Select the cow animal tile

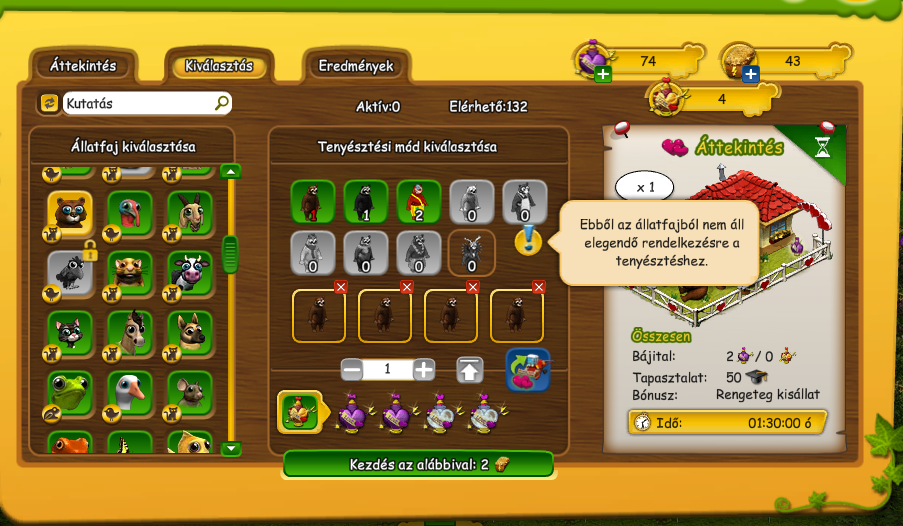pos(190,272)
